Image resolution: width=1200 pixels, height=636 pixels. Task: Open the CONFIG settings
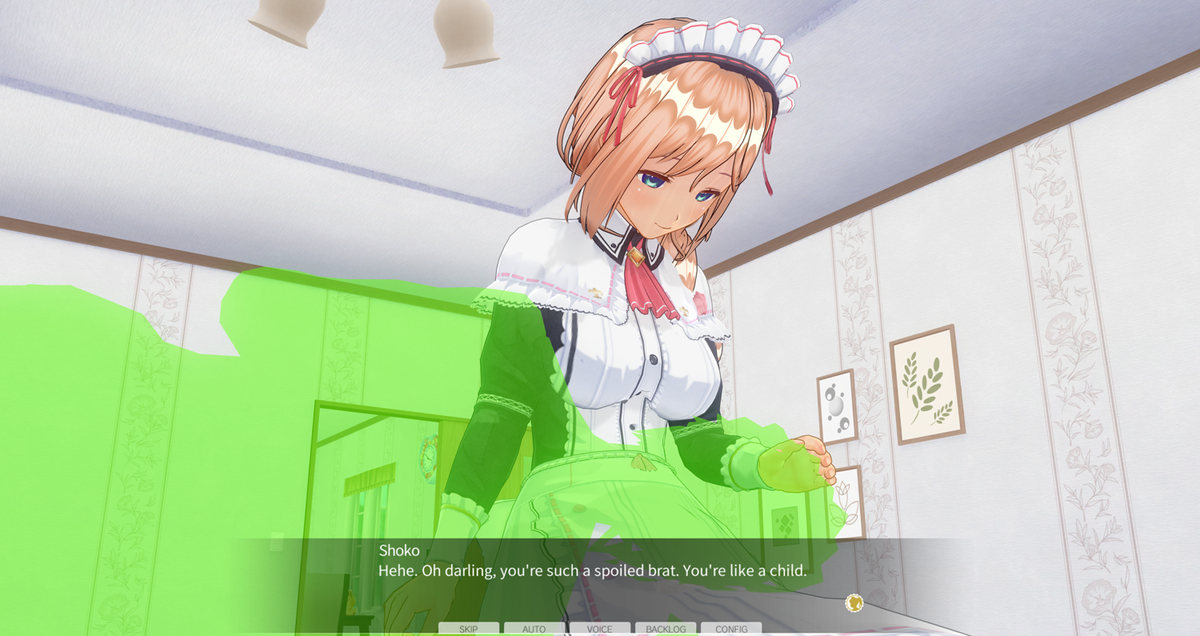pyautogui.click(x=731, y=629)
